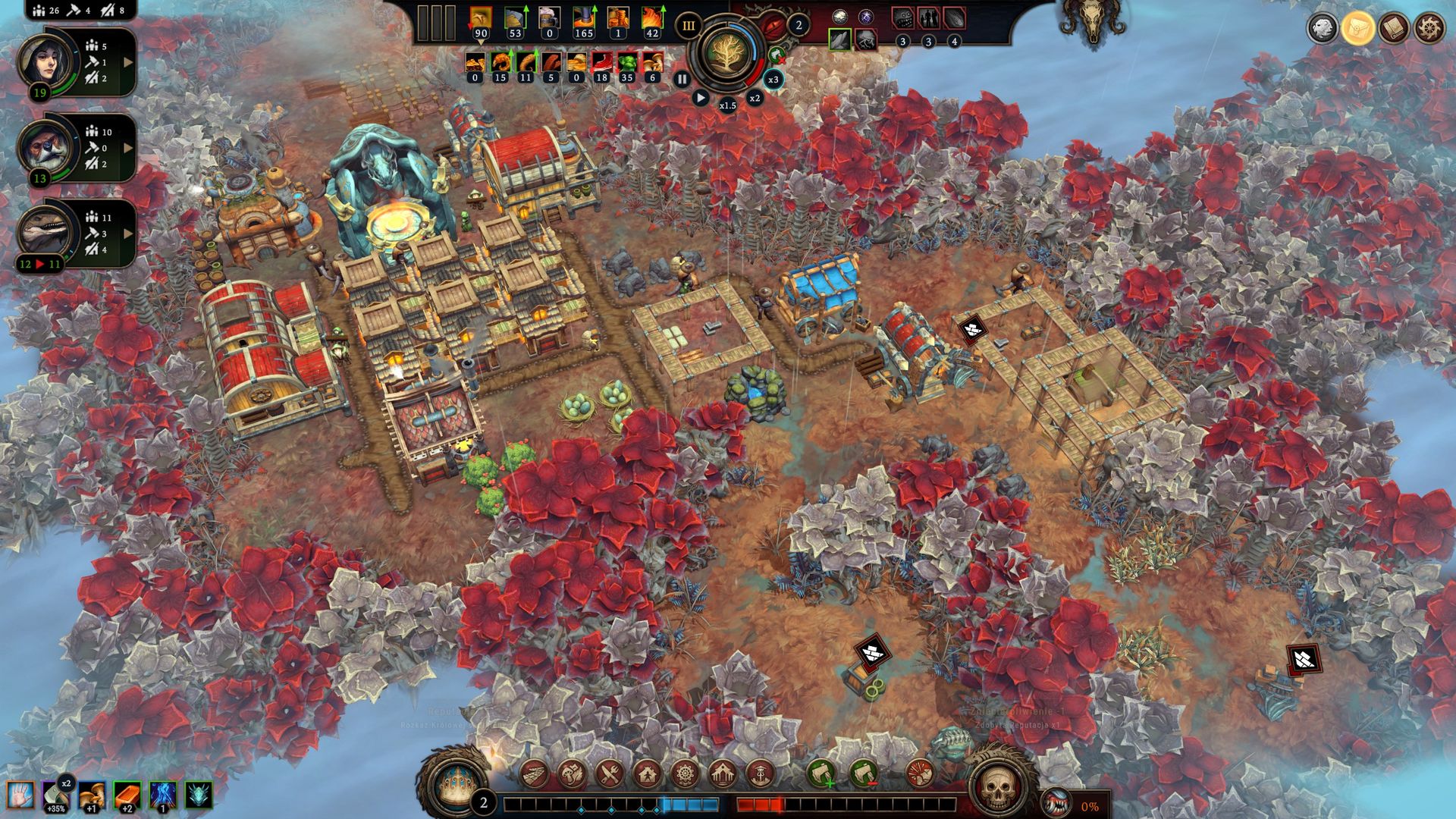The width and height of the screenshot is (1456, 819).
Task: Open the book encyclopedia button
Action: tap(1393, 28)
